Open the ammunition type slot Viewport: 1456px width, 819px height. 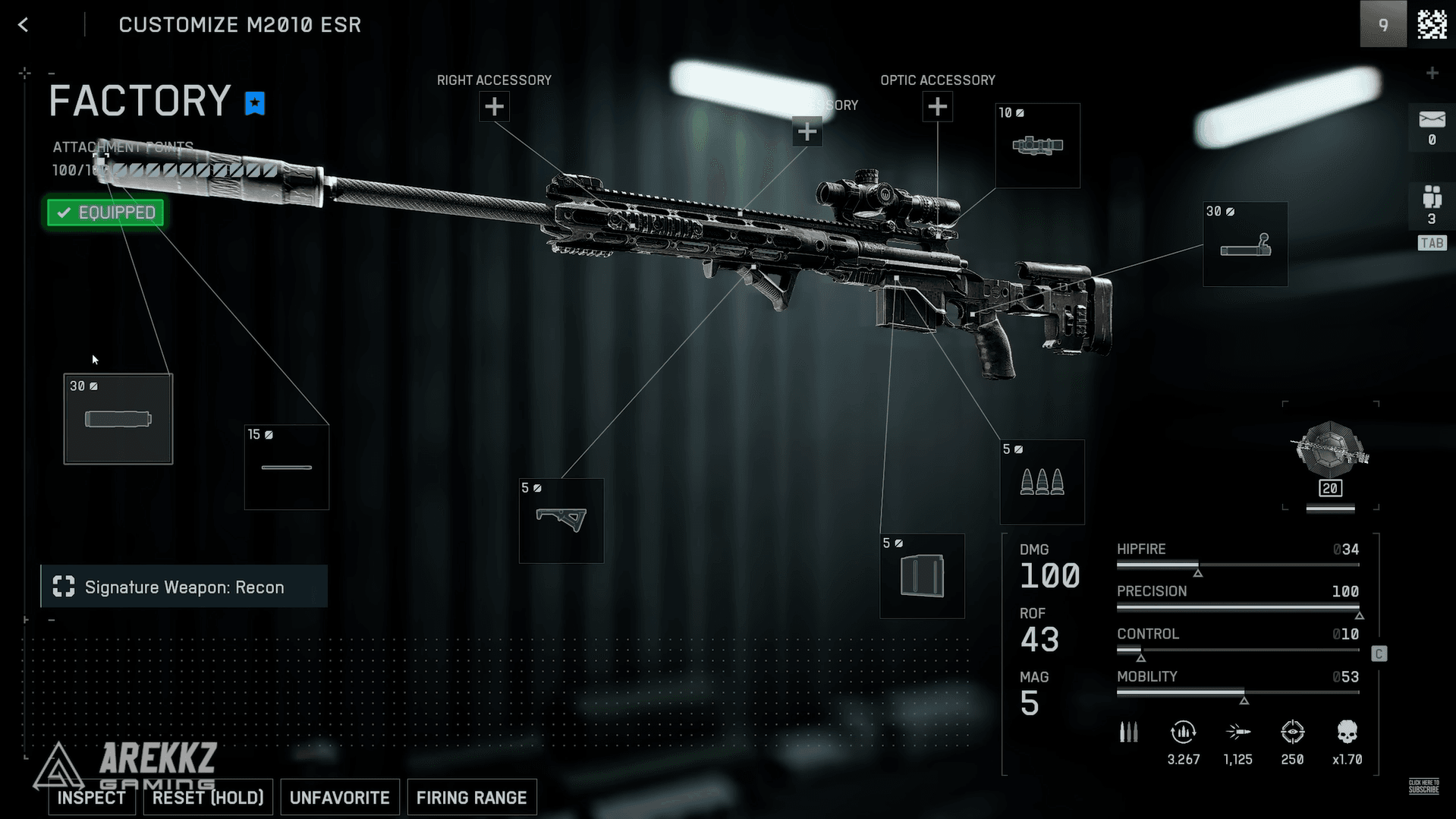(1042, 482)
